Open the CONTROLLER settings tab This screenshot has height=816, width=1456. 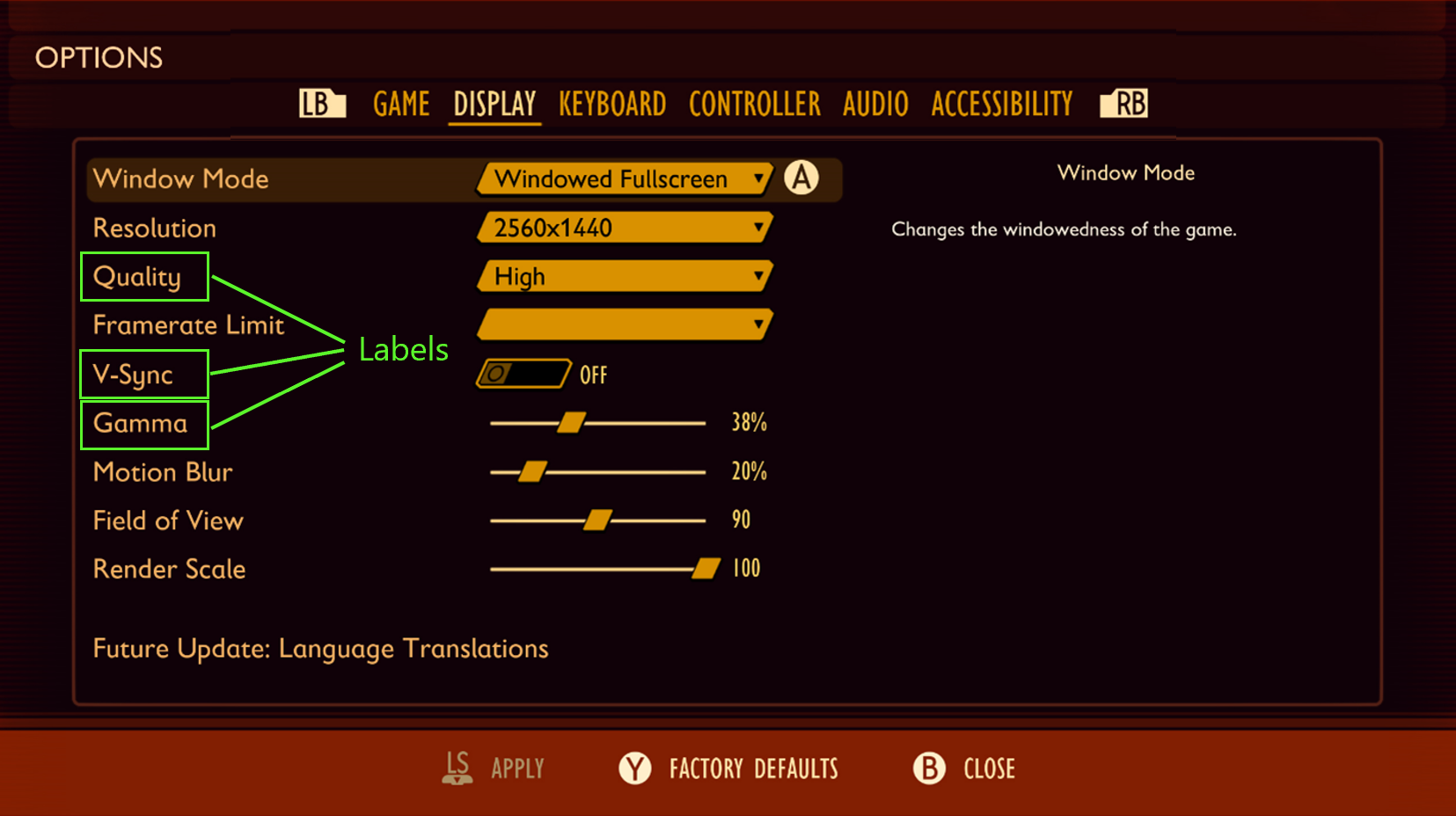click(x=754, y=103)
